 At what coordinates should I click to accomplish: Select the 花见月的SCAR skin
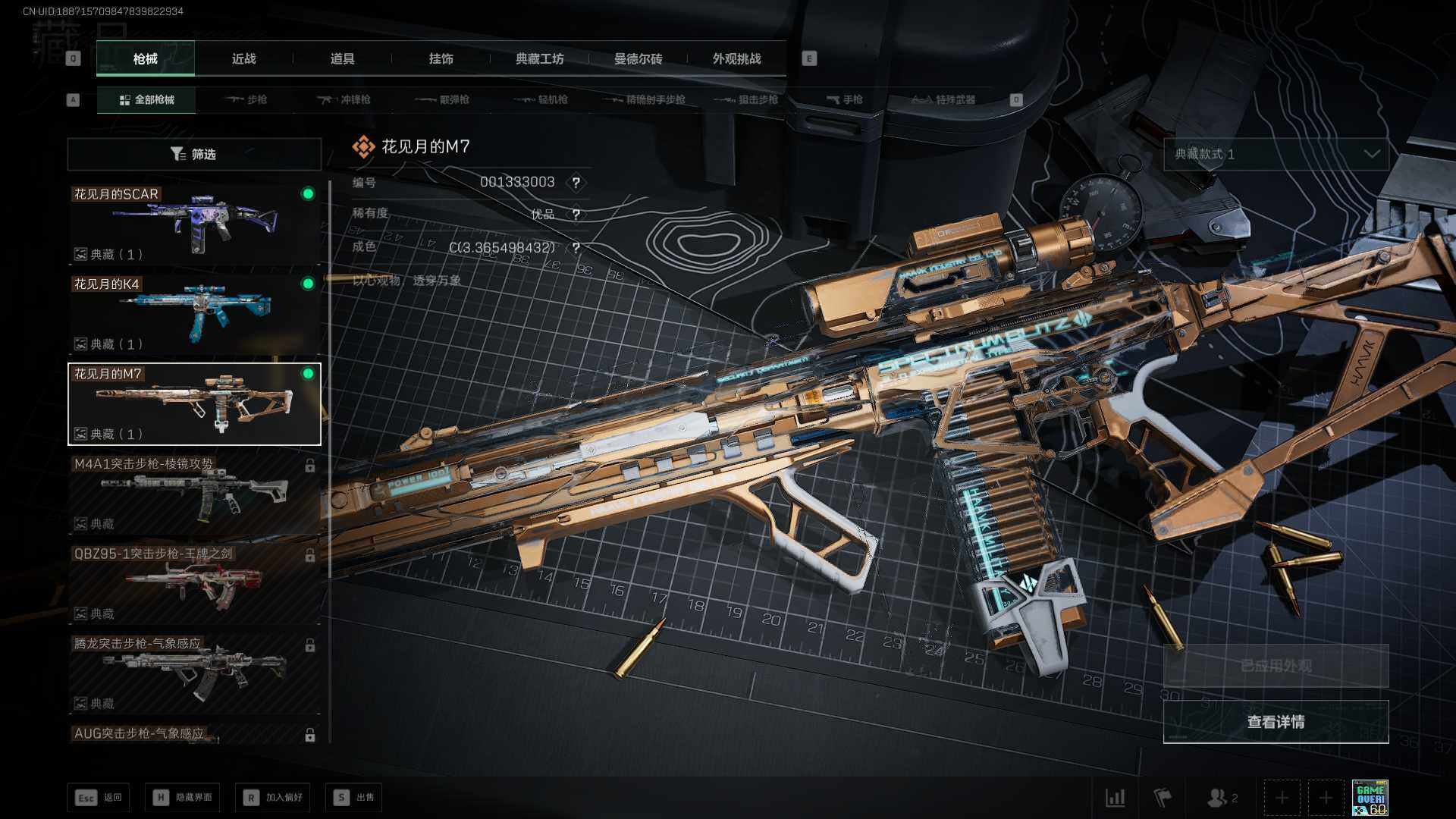(x=194, y=224)
